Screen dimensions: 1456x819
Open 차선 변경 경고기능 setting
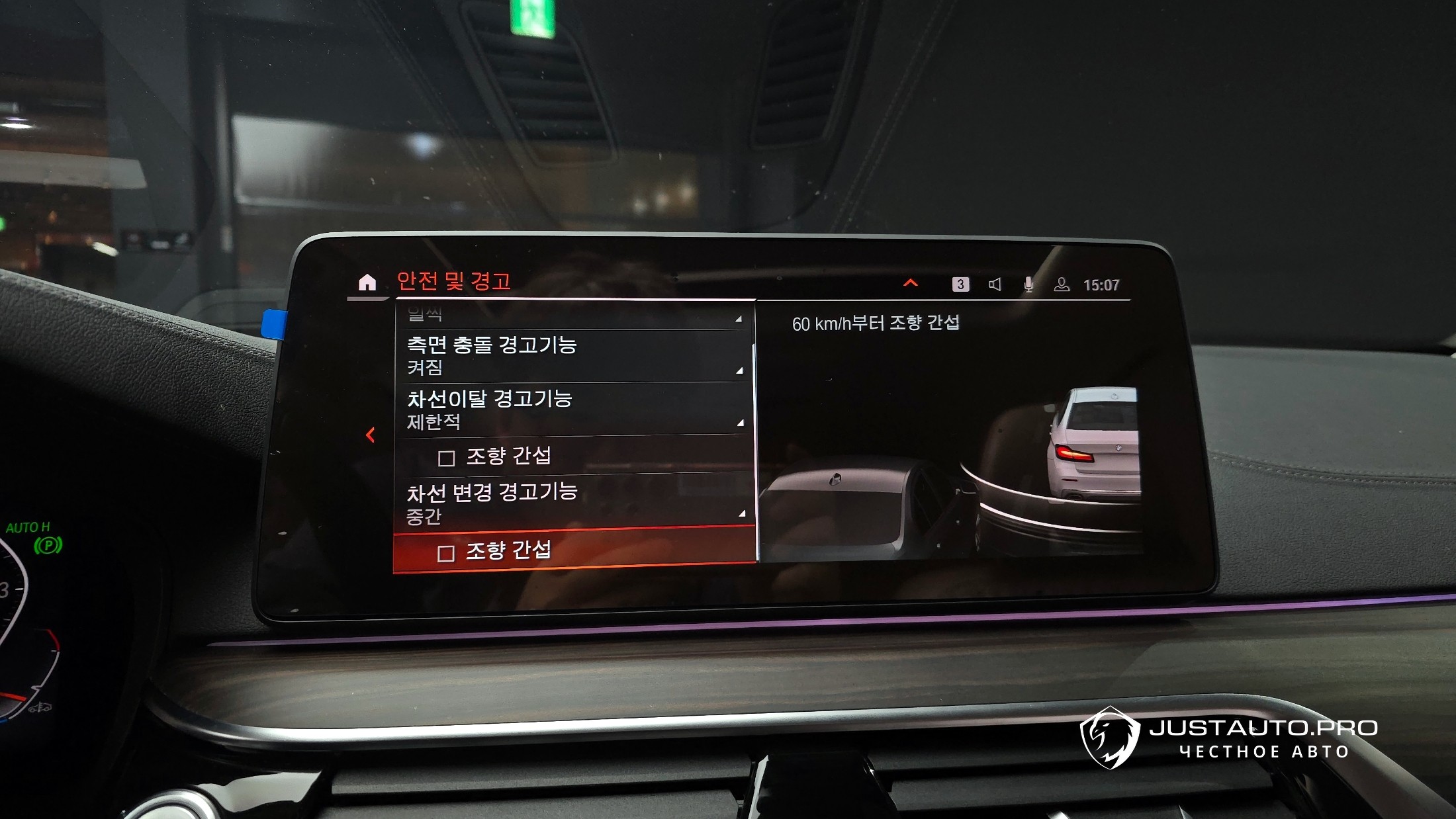point(573,502)
